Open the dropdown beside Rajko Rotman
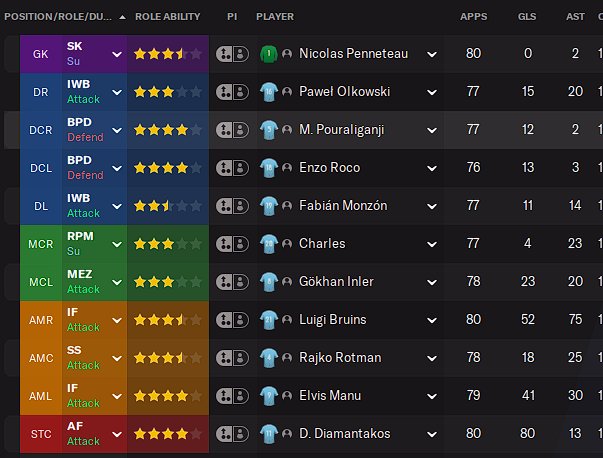Screen dimensions: 603x458 coord(432,358)
